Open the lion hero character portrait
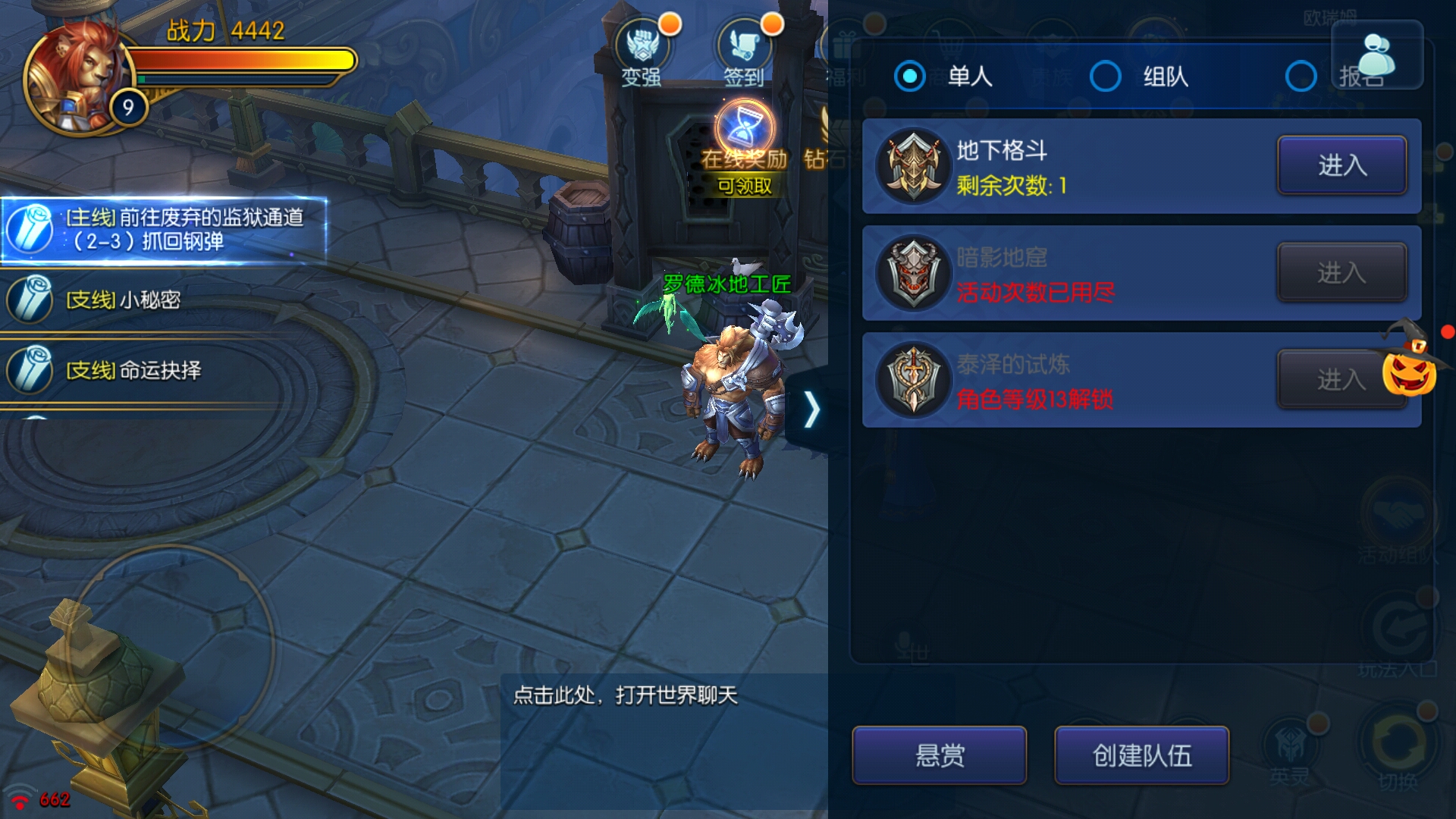Screen dimensions: 1456x819 76,76
